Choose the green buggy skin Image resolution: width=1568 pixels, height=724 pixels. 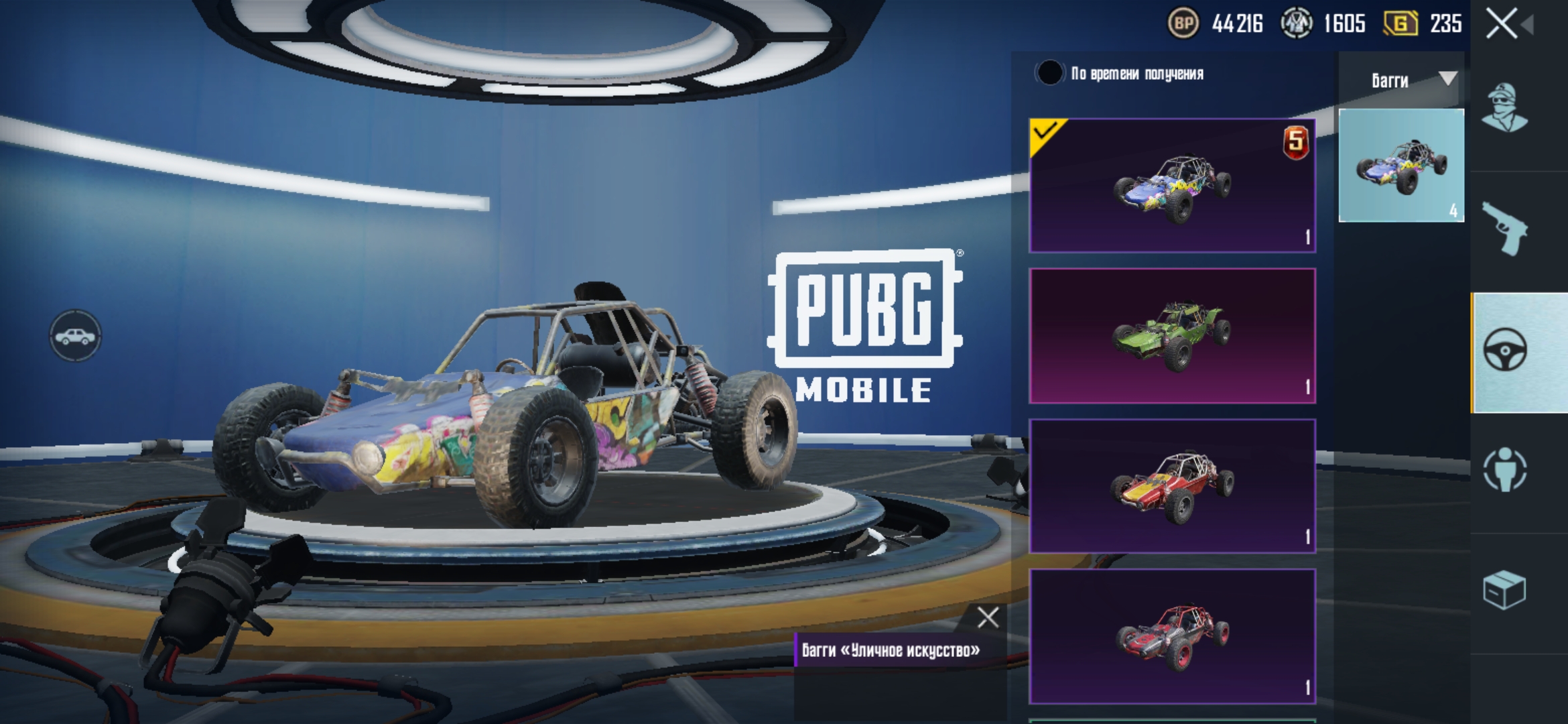tap(1172, 336)
